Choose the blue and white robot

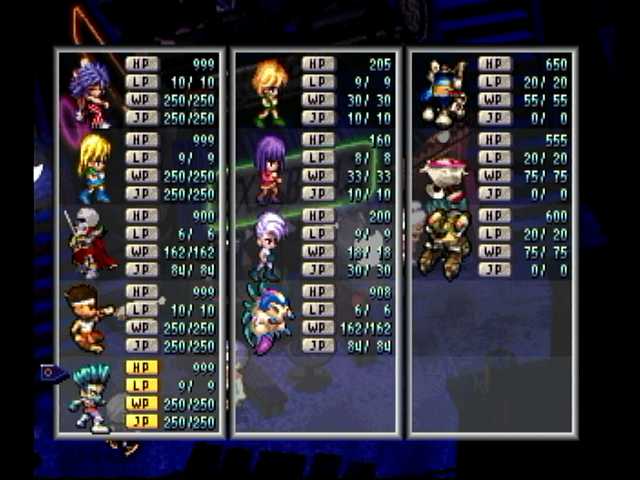pos(445,91)
